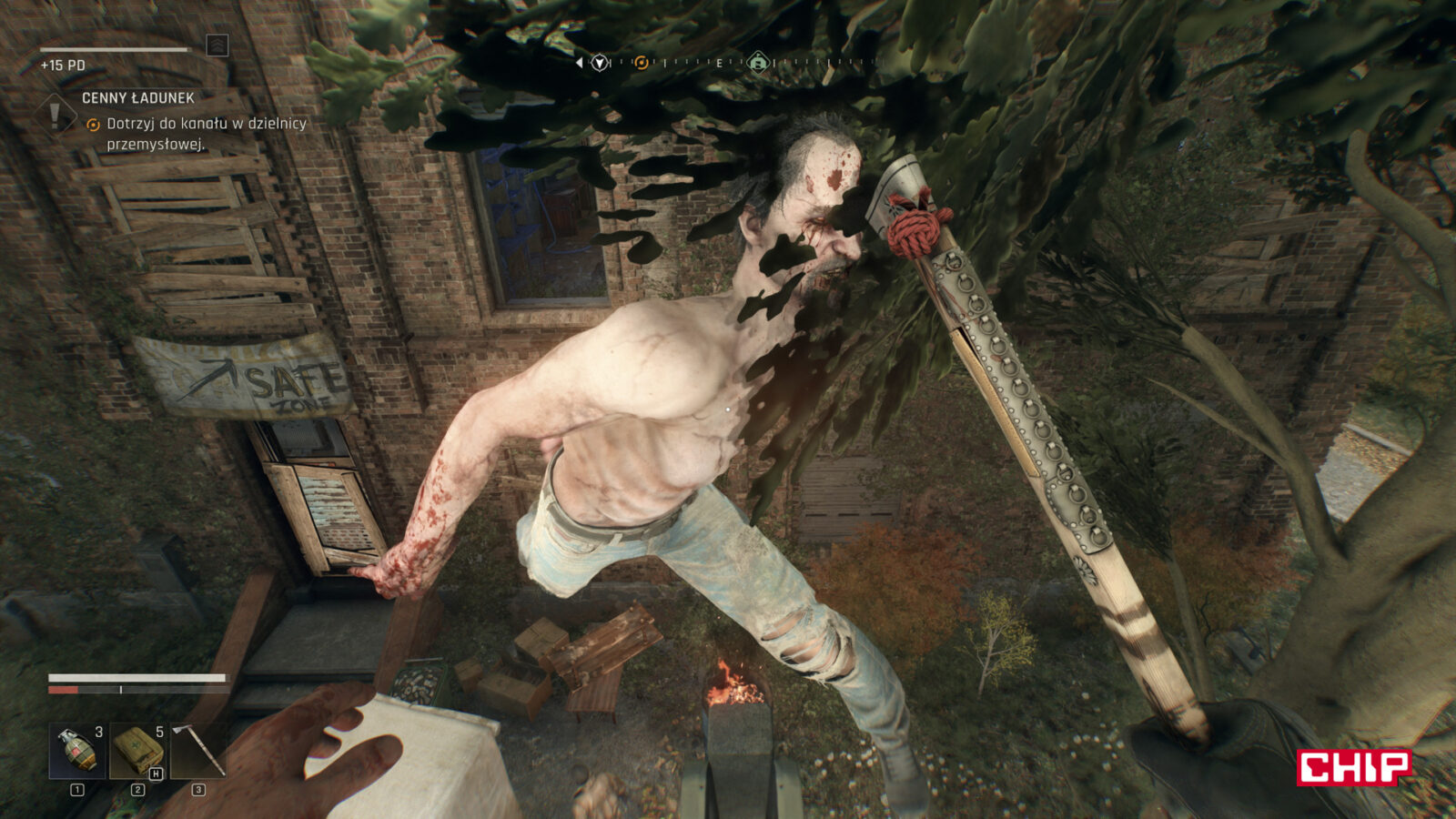Equip the axe weapon slot
The image size is (1456, 819).
pos(198,751)
